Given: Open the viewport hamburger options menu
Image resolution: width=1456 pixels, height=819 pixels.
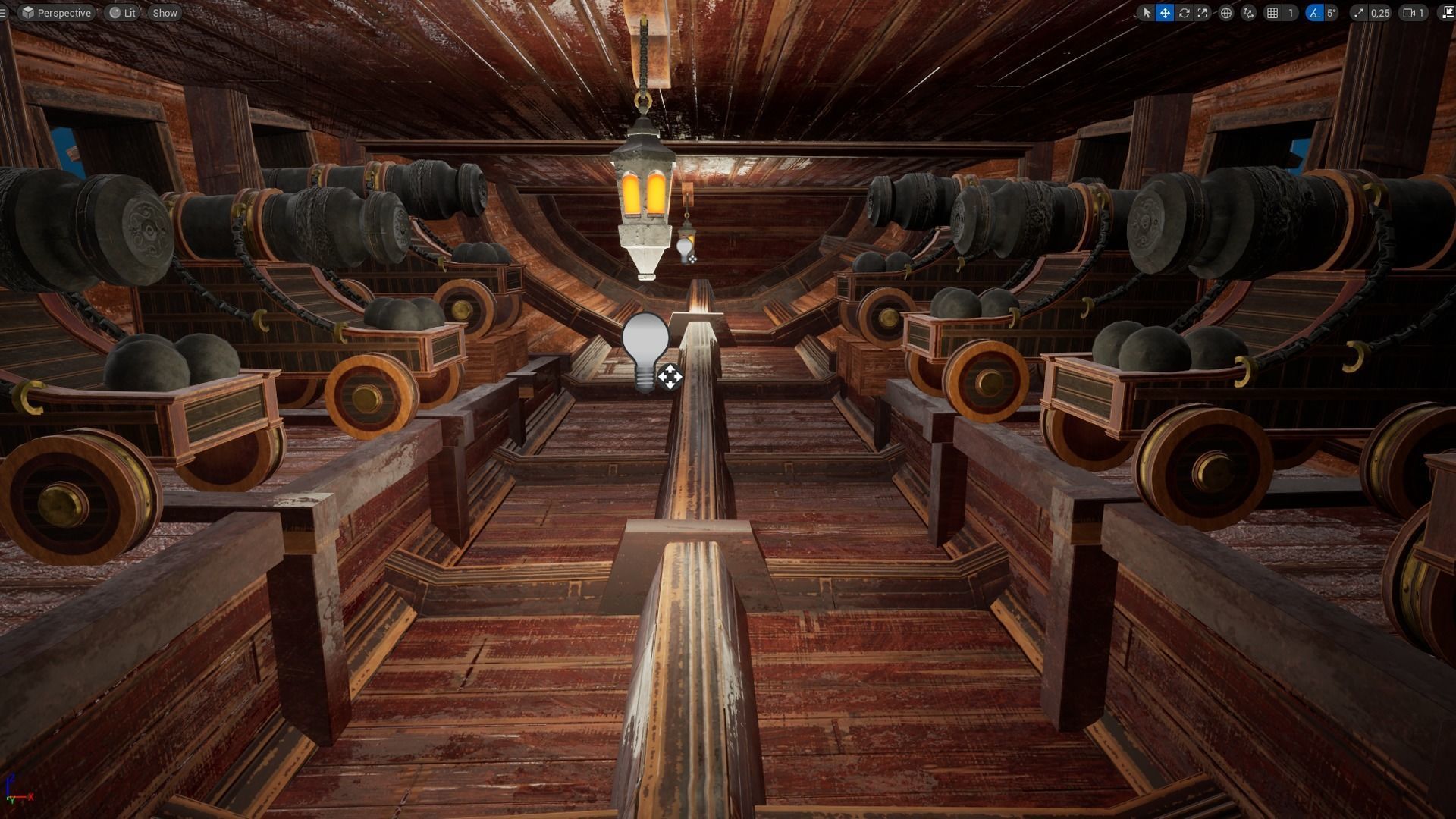Looking at the screenshot, I should pos(3,13).
